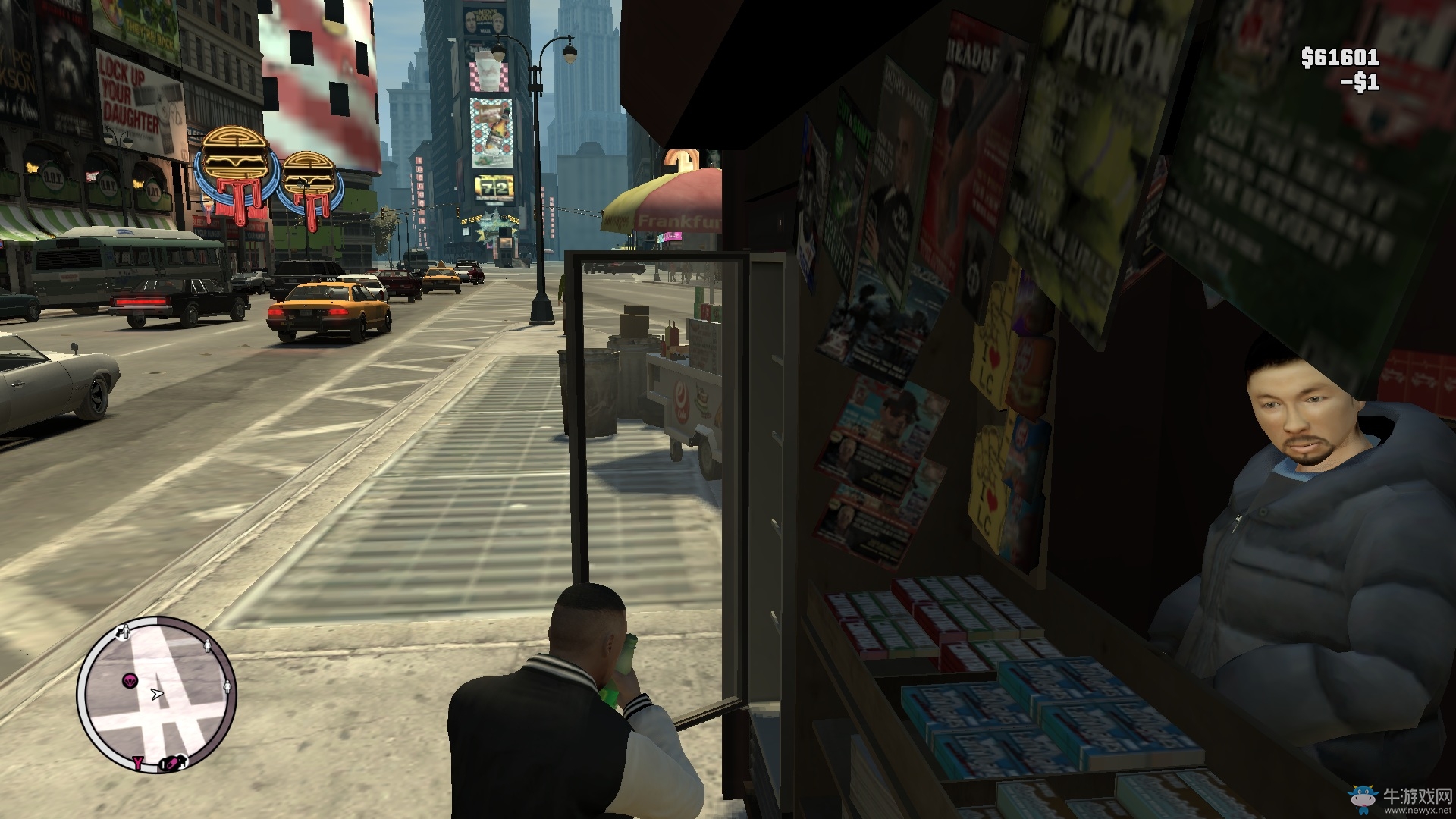
Task: Select the pink marker icon on the minimap
Action: [130, 680]
